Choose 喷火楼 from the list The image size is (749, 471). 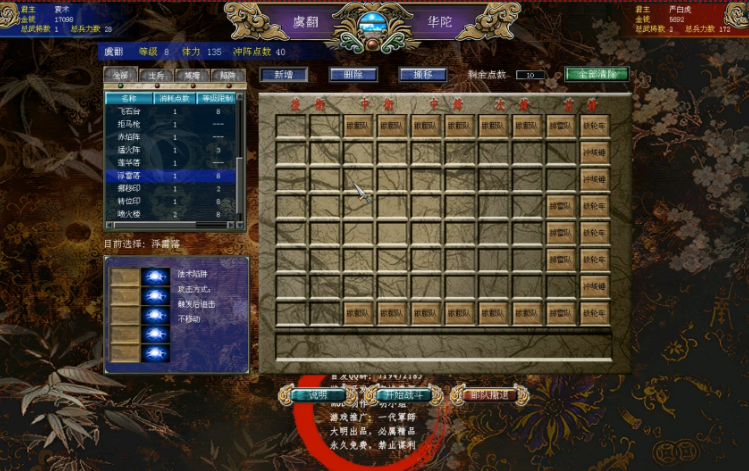(x=130, y=213)
